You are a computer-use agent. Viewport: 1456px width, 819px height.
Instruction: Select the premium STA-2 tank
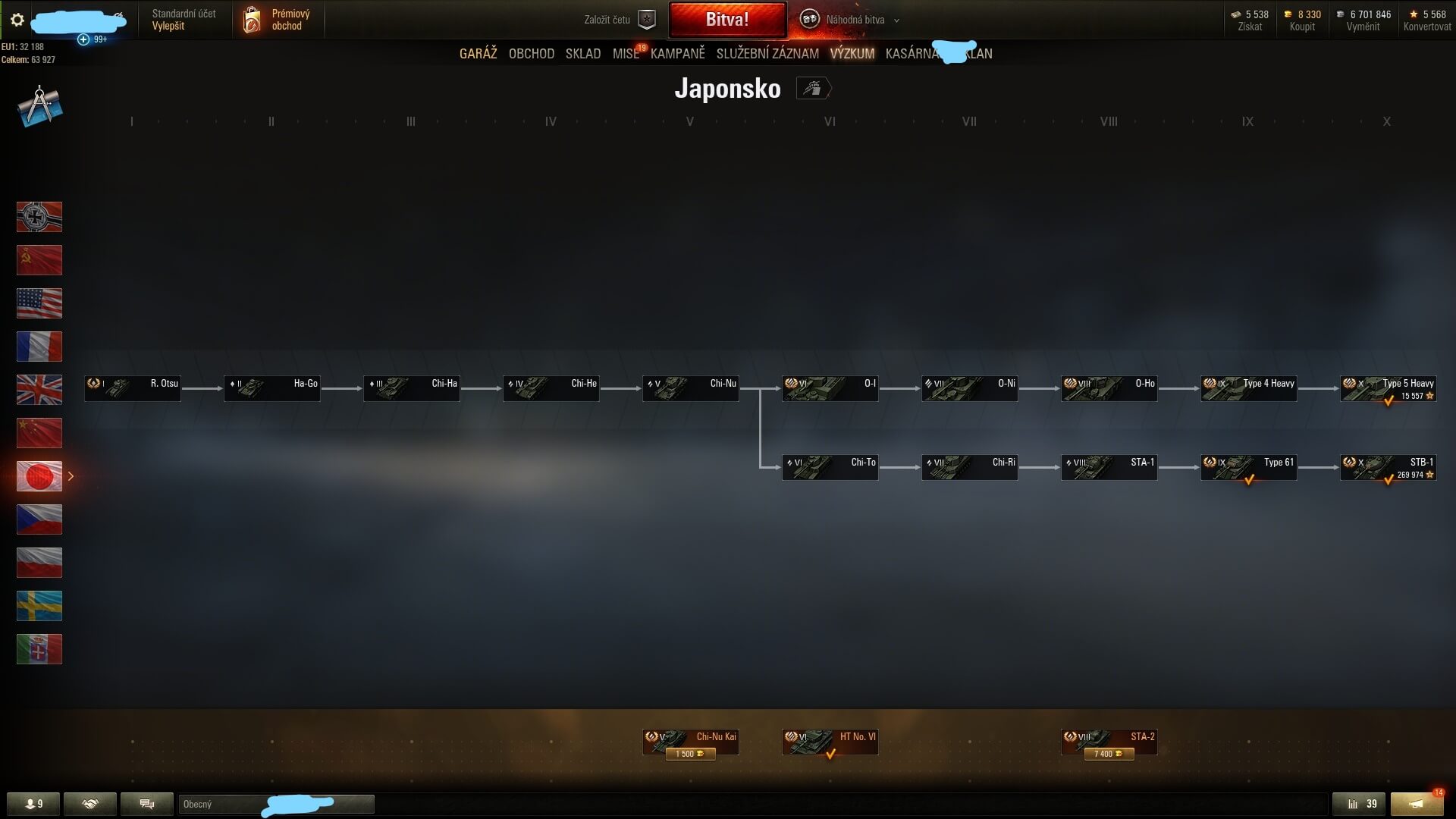[x=1109, y=742]
